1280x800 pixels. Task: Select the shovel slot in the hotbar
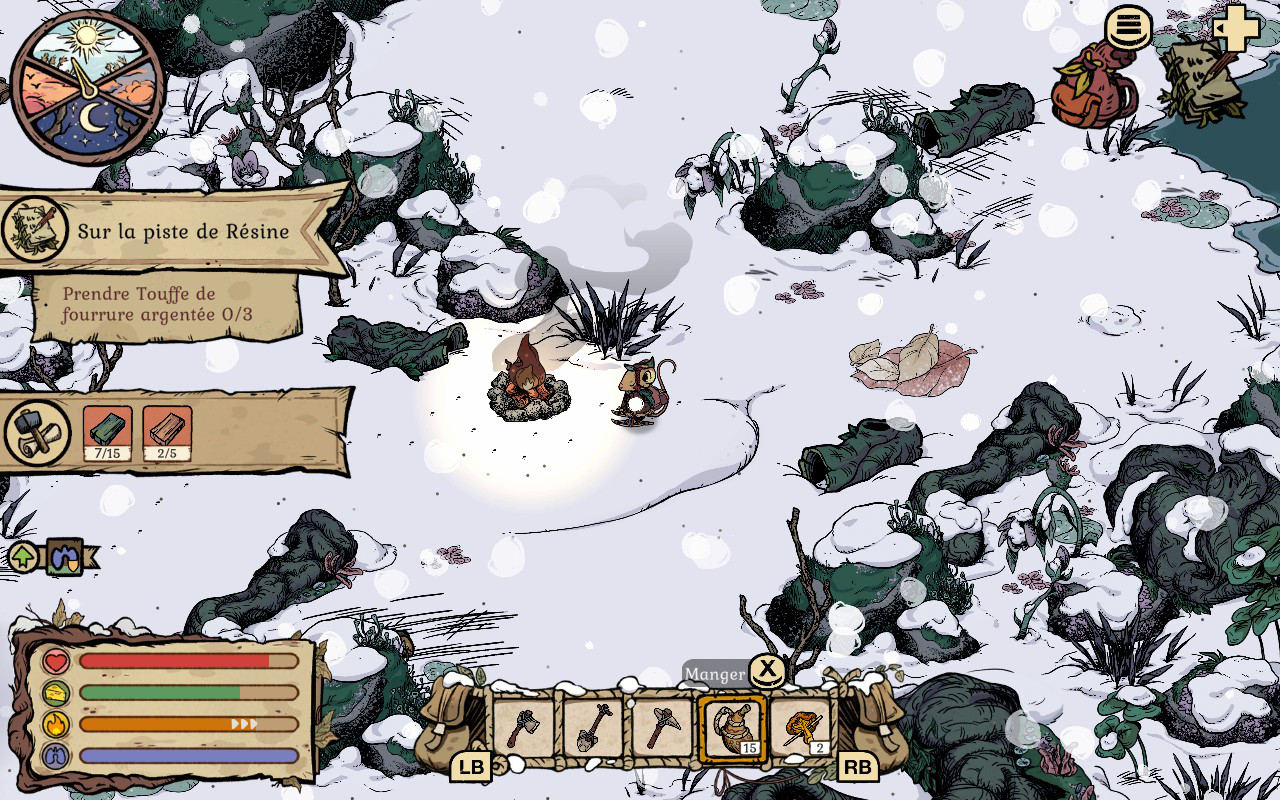tap(593, 727)
